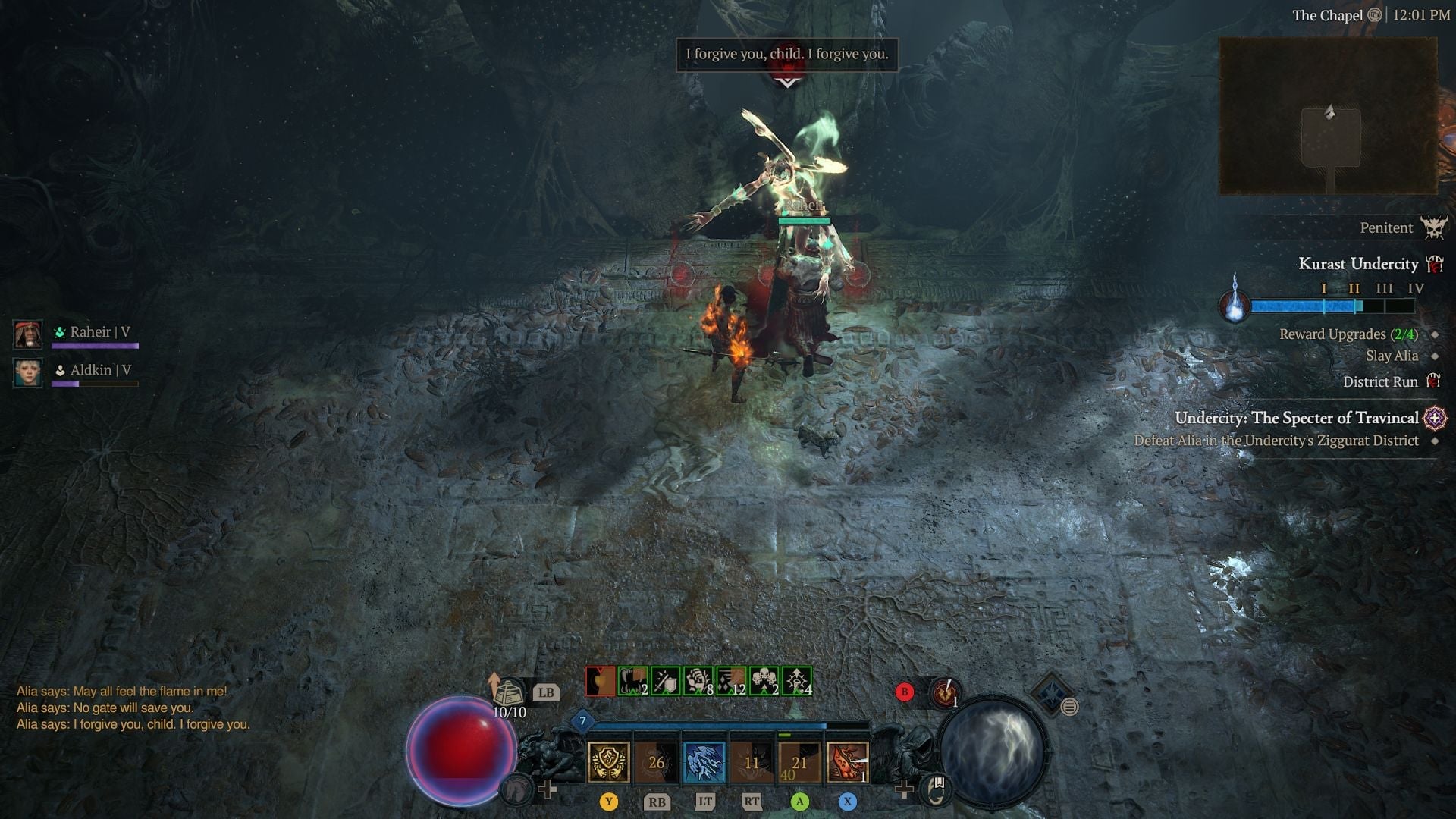Select Aldkin's party portrait
Image resolution: width=1456 pixels, height=819 pixels.
[x=28, y=373]
